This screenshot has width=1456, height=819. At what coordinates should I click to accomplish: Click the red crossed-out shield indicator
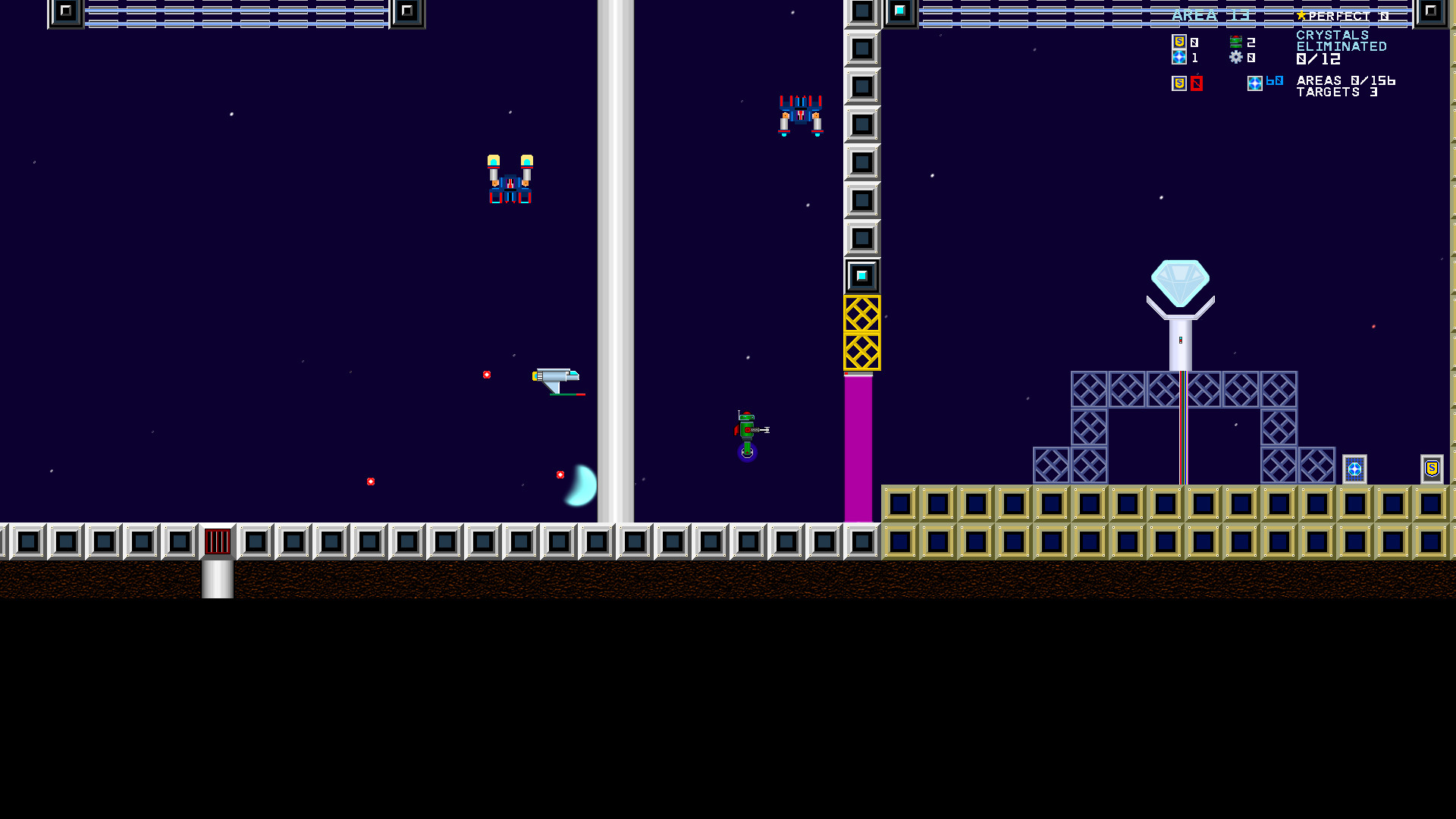click(1197, 83)
